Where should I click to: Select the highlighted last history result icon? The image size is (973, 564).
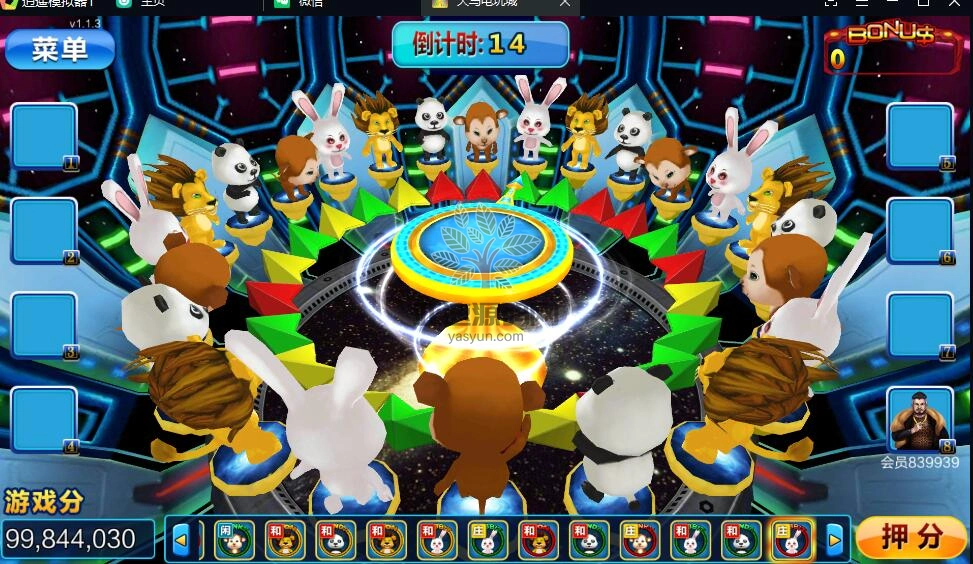(x=792, y=540)
